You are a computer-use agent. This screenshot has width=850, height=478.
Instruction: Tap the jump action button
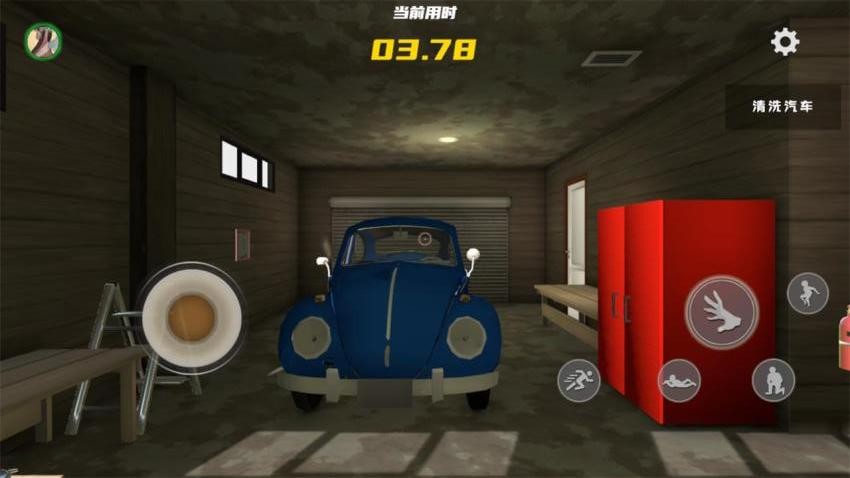click(807, 293)
